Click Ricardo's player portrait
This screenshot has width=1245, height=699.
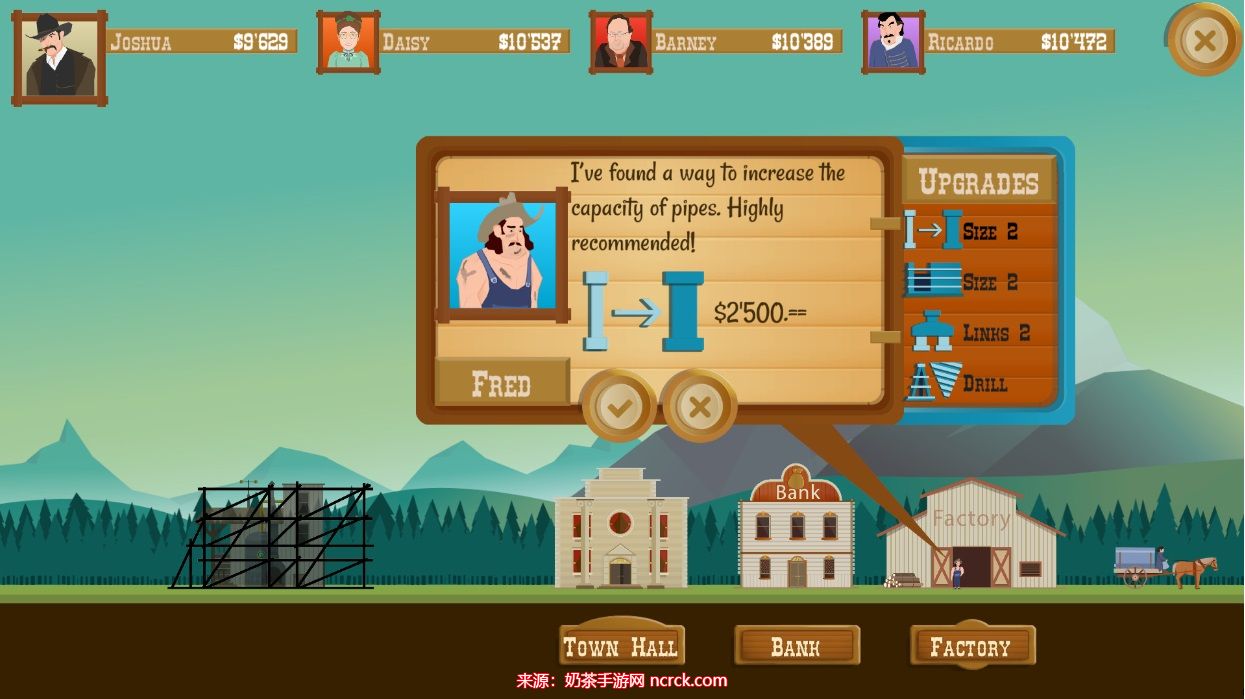(893, 43)
